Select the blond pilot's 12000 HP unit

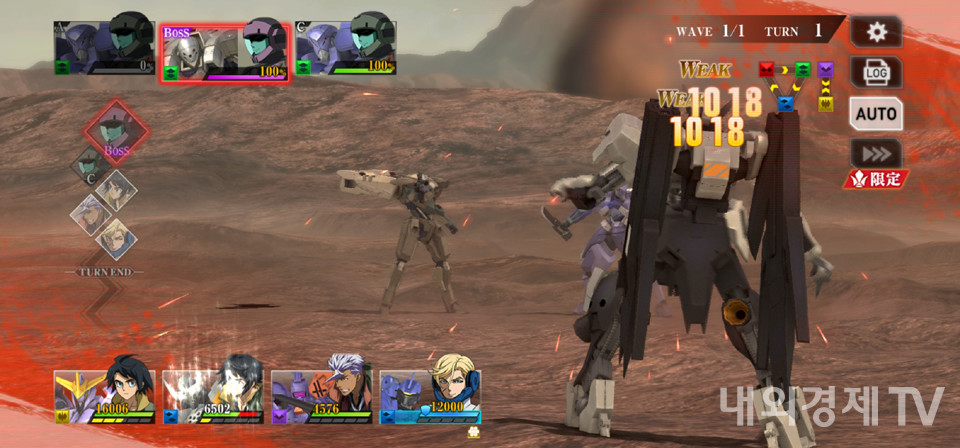click(430, 396)
